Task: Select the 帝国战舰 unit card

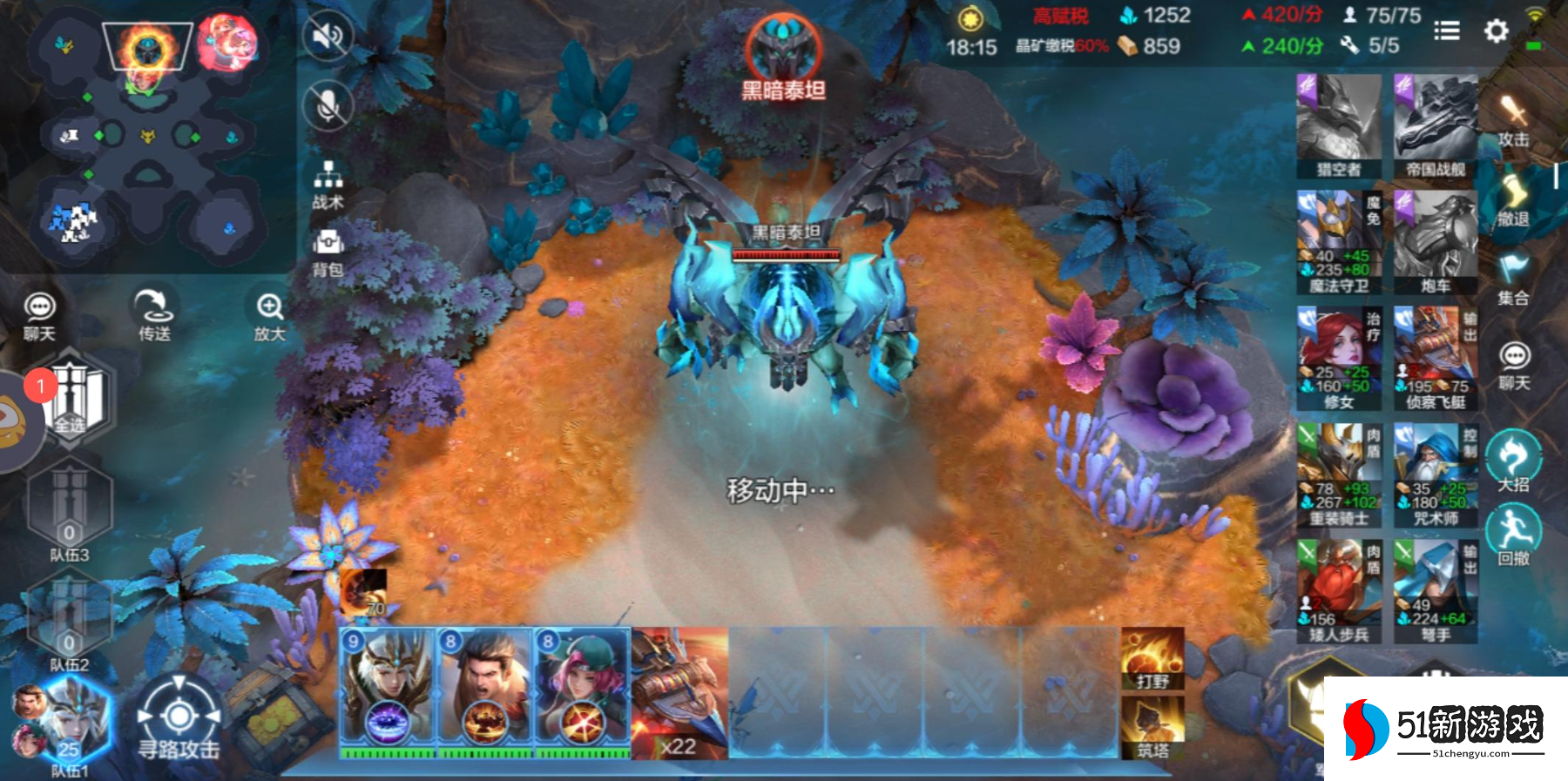Action: click(x=1435, y=126)
